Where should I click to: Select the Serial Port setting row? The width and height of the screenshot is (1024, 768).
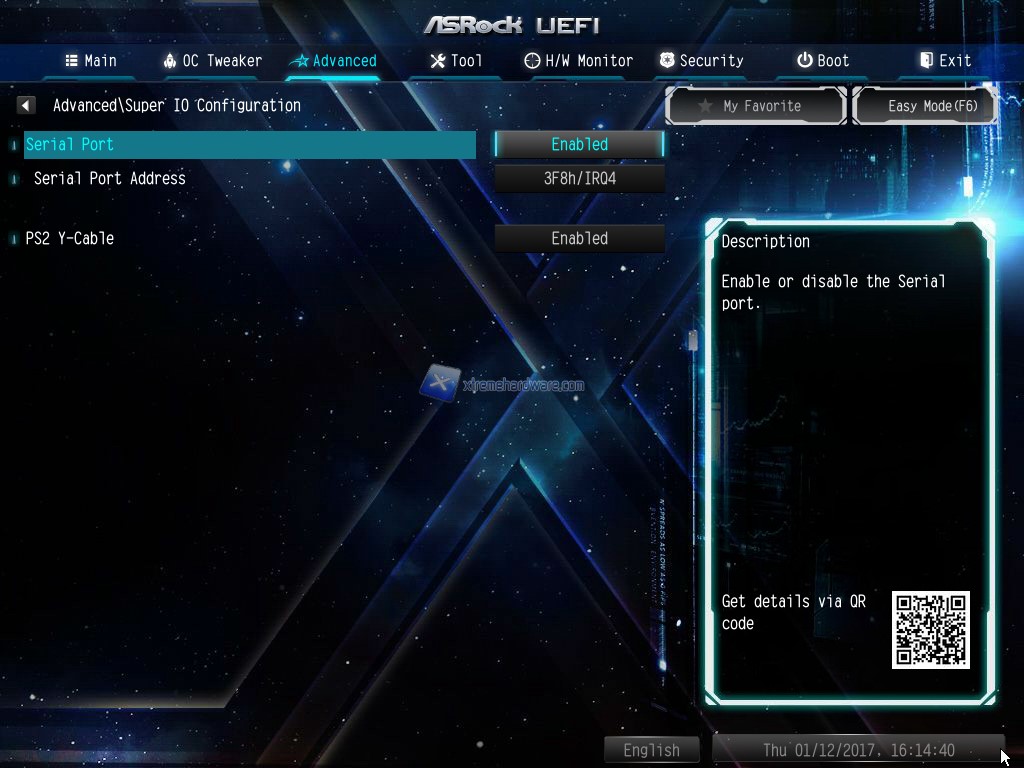pos(250,145)
